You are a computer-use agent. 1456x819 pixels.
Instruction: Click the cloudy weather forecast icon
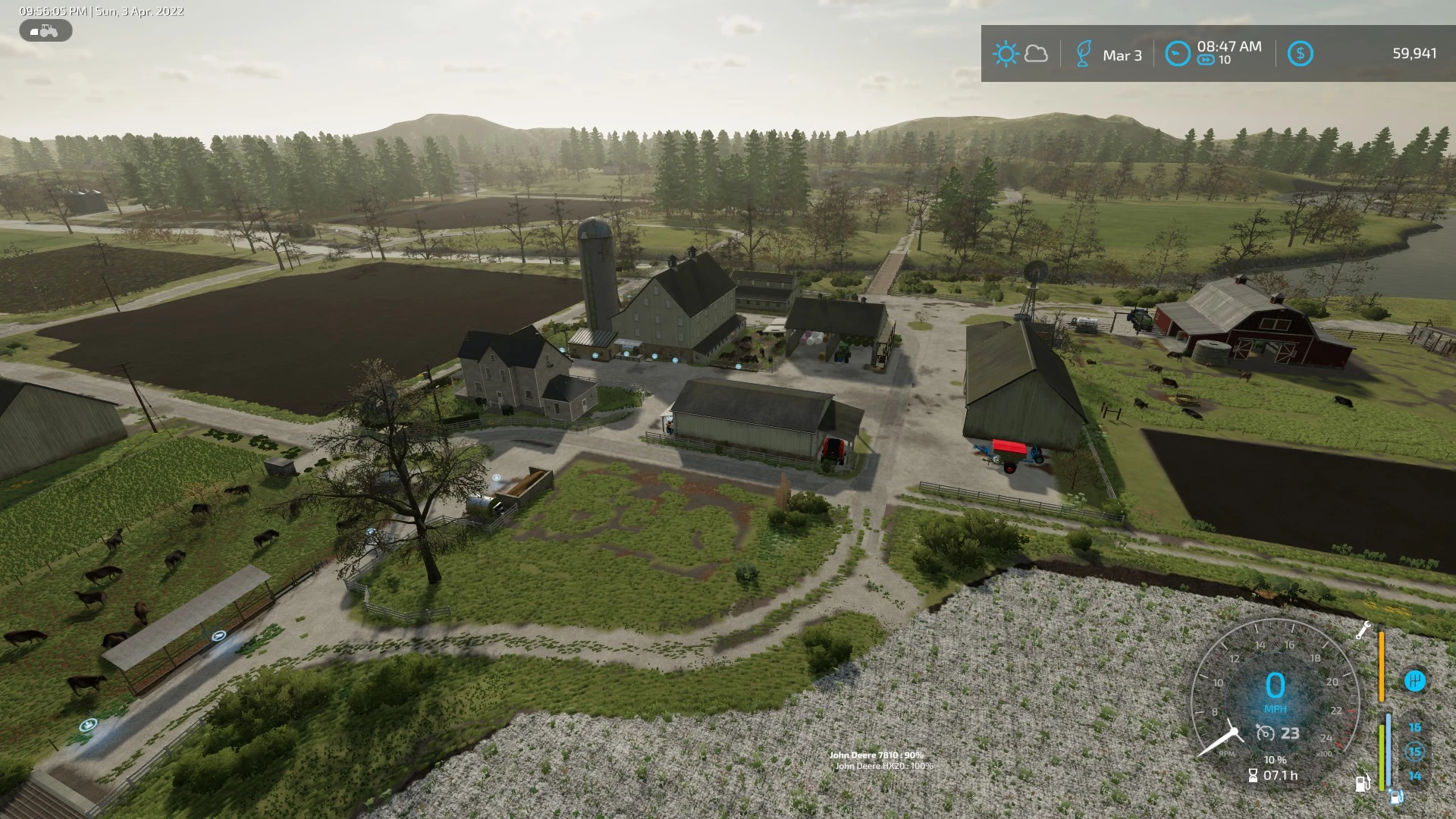tap(1036, 54)
